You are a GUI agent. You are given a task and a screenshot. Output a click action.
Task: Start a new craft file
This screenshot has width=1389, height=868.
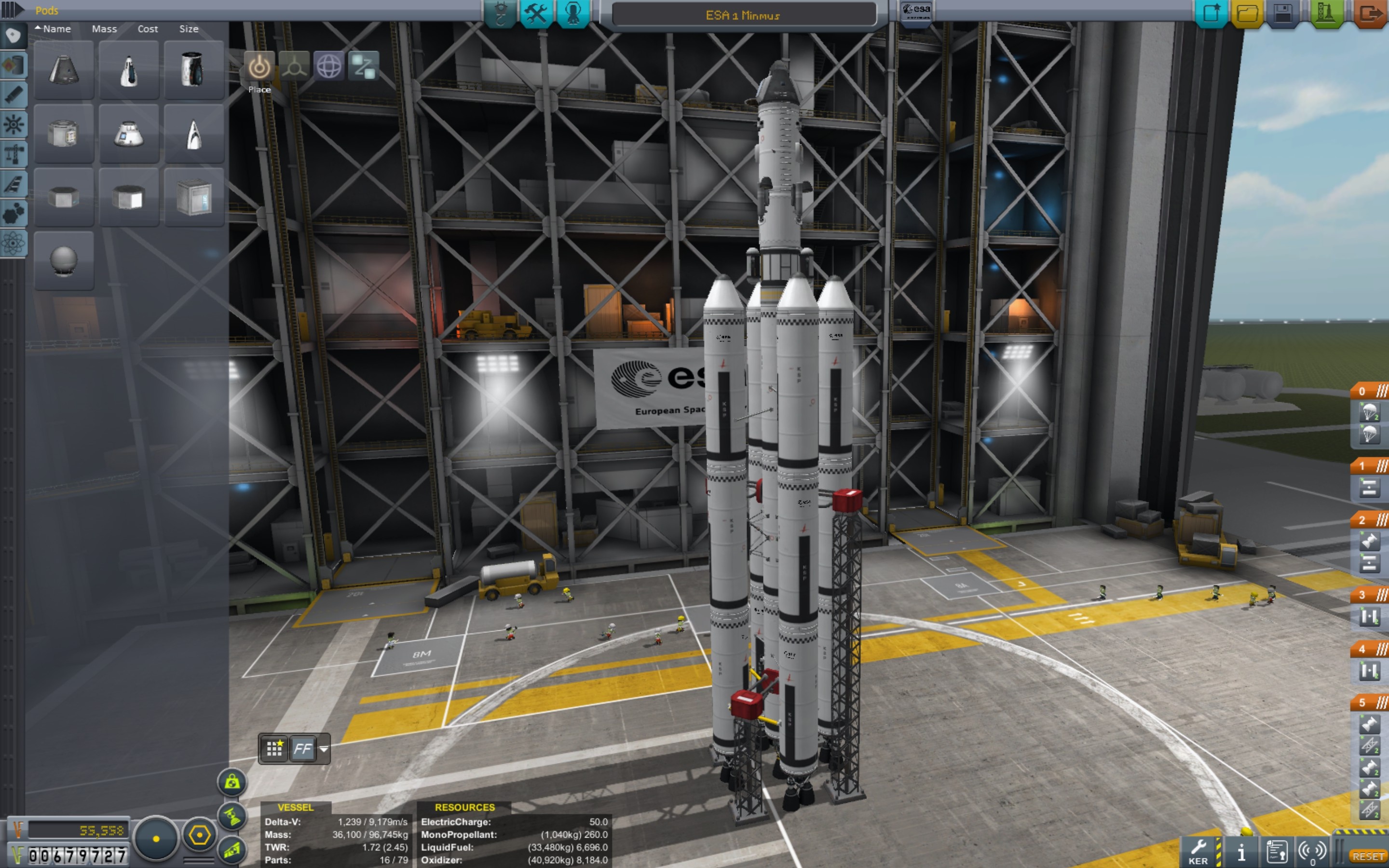click(x=1211, y=13)
